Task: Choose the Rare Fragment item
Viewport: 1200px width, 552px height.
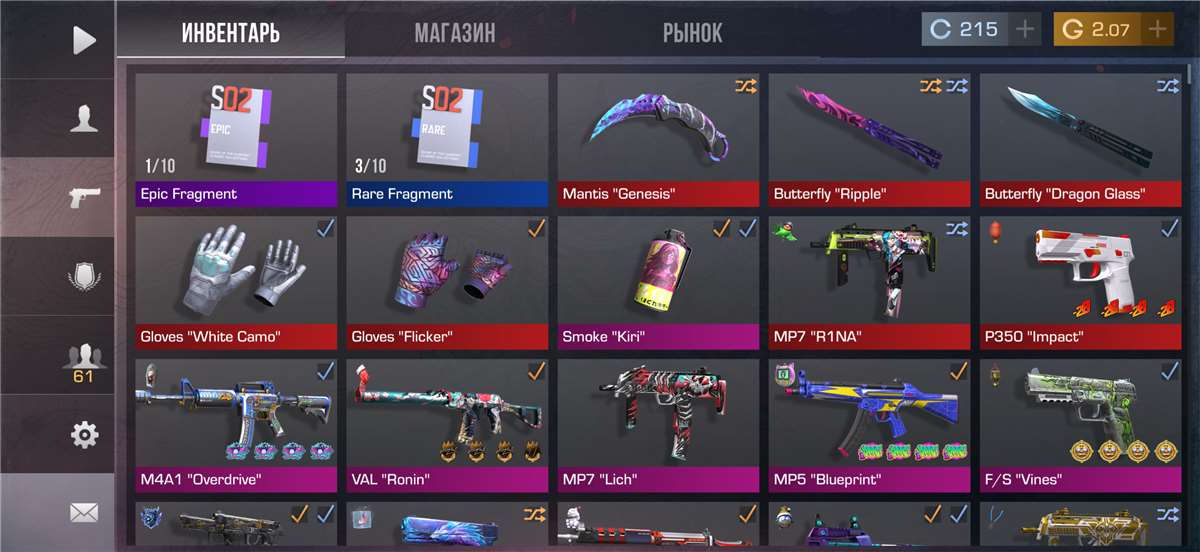Action: coord(447,138)
